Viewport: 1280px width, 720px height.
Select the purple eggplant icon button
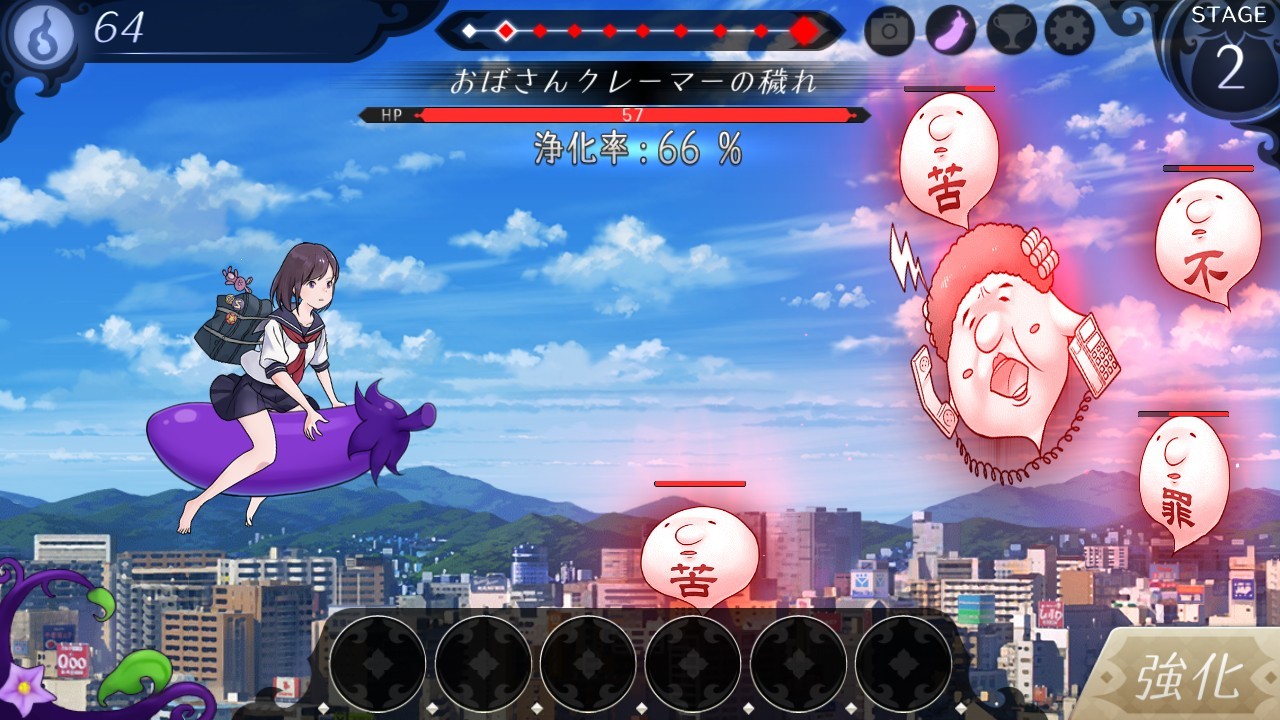950,31
